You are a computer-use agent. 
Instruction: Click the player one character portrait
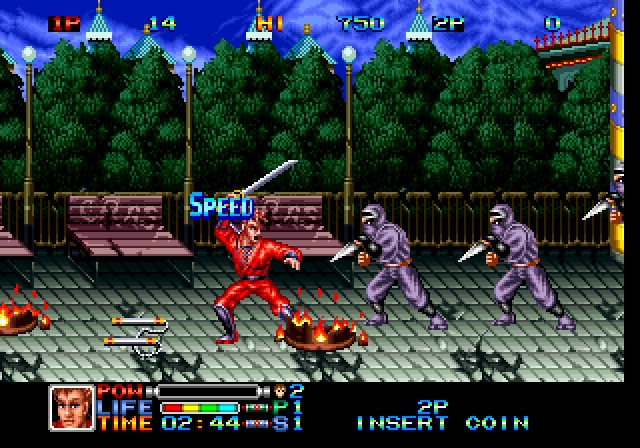(x=70, y=407)
